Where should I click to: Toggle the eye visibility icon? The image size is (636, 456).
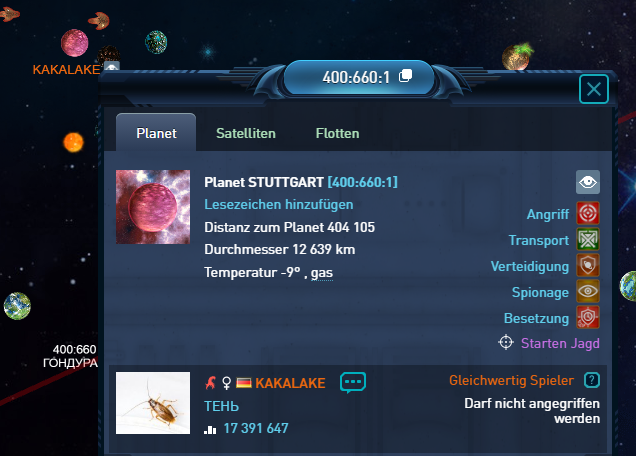point(588,182)
